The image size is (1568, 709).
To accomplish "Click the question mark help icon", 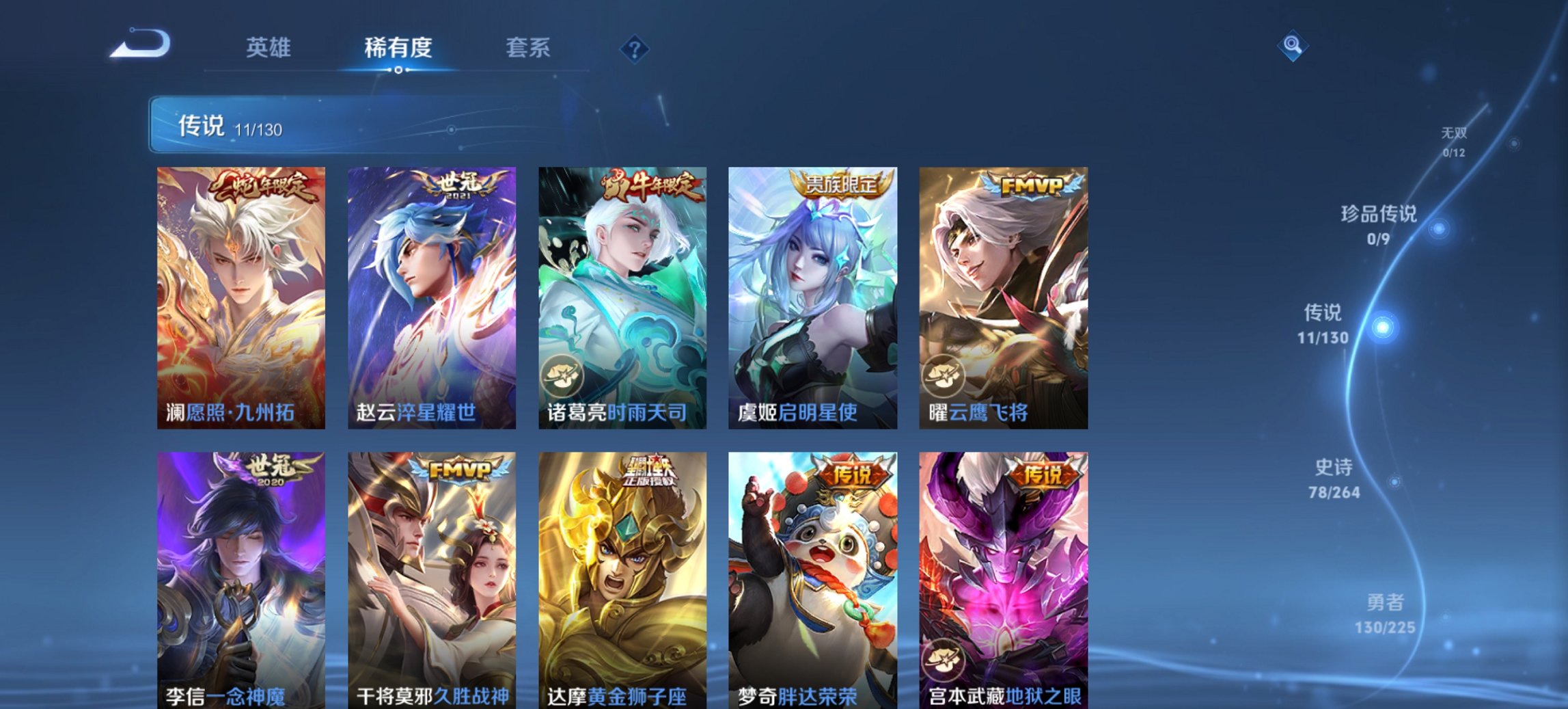I will 635,48.
